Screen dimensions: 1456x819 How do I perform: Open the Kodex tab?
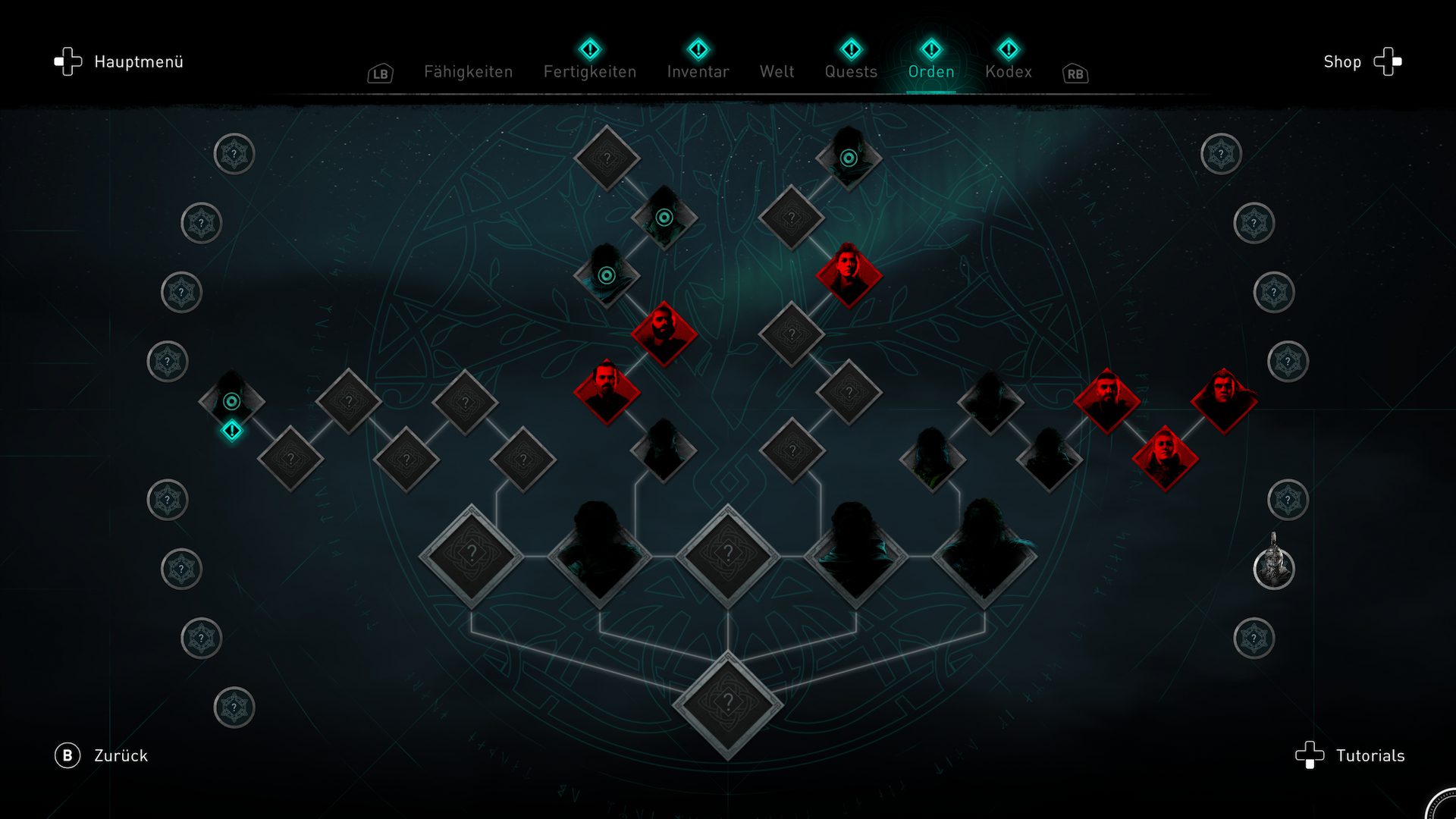pyautogui.click(x=1008, y=71)
